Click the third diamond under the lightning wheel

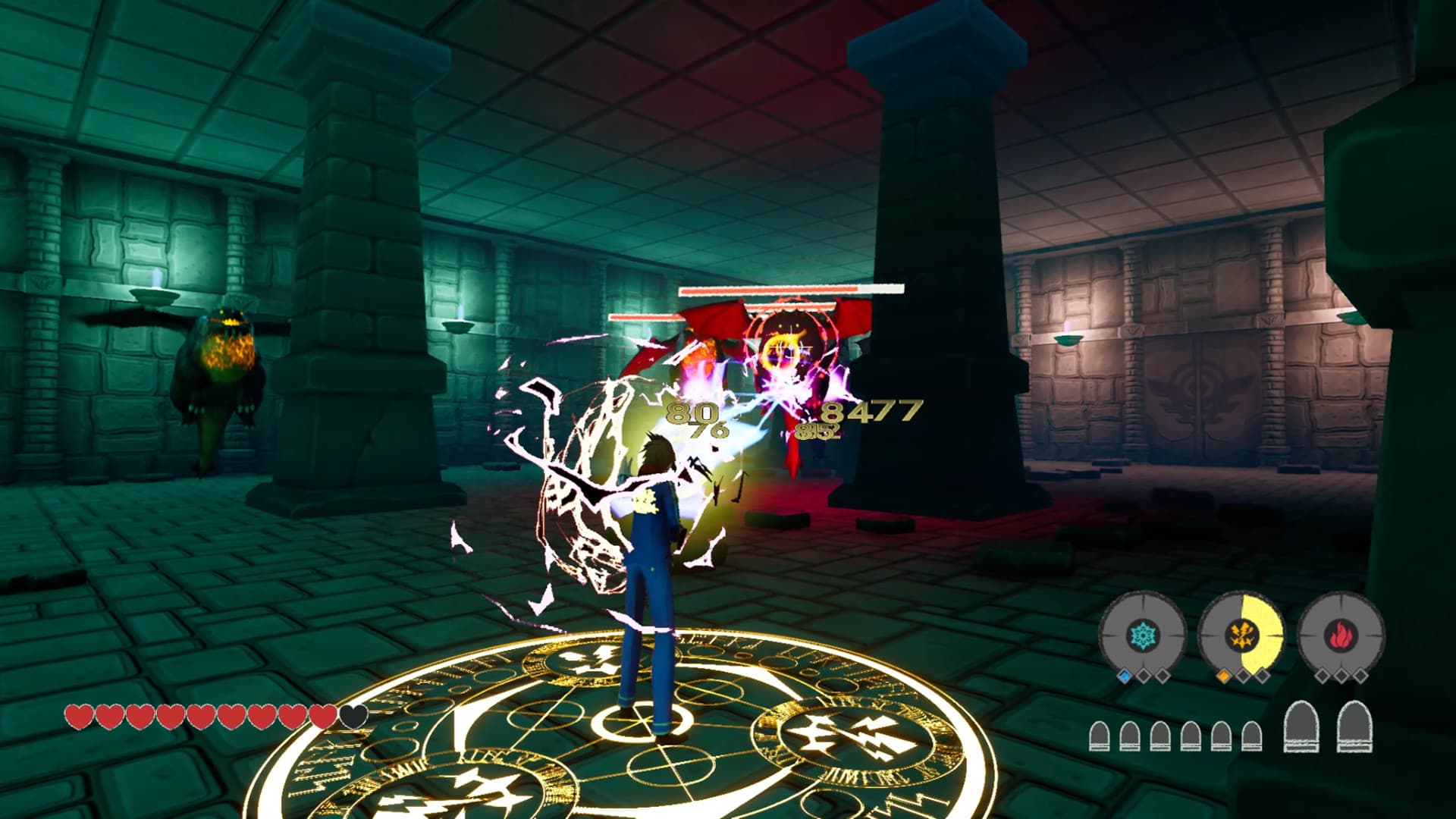(1263, 676)
